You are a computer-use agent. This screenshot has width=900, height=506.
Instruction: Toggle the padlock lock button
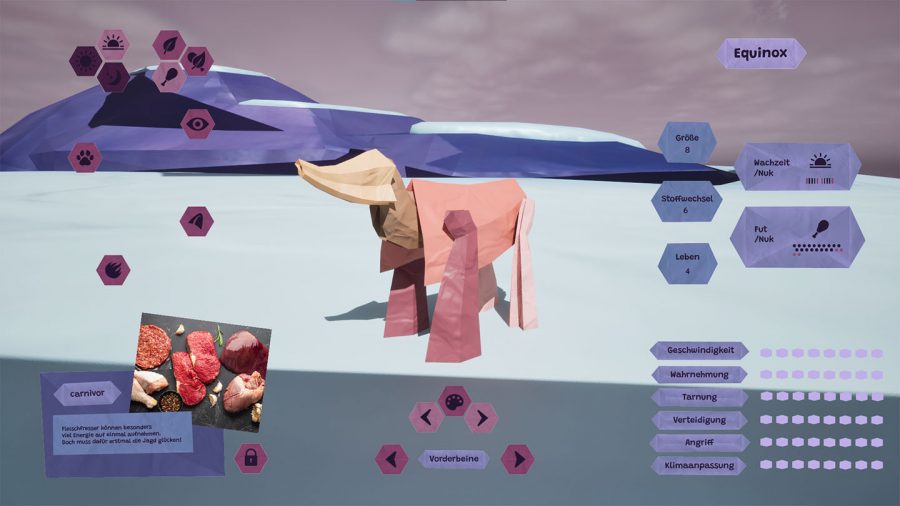(250, 458)
